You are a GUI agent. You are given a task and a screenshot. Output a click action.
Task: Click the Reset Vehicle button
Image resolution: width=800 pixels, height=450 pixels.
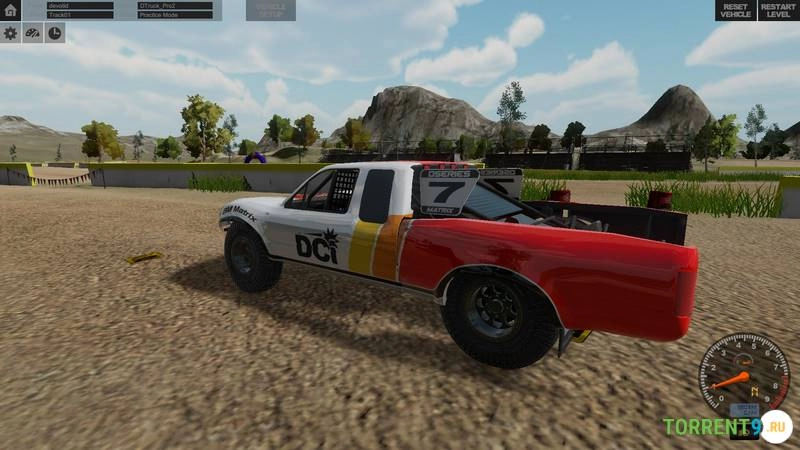point(735,10)
